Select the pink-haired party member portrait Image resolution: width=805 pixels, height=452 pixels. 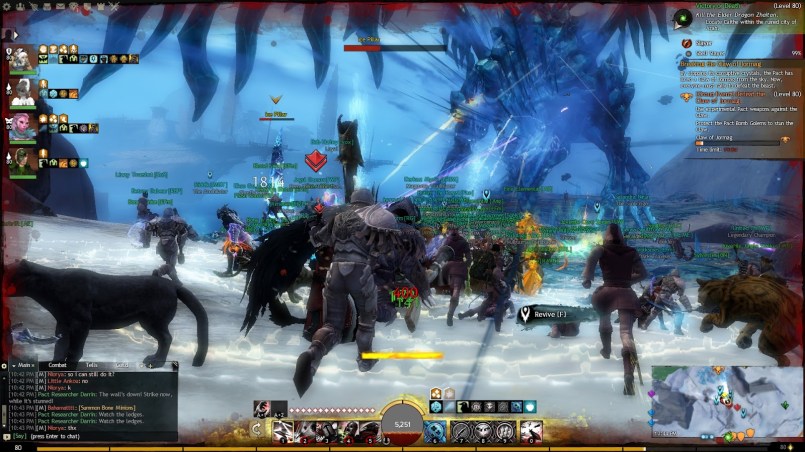pyautogui.click(x=23, y=126)
